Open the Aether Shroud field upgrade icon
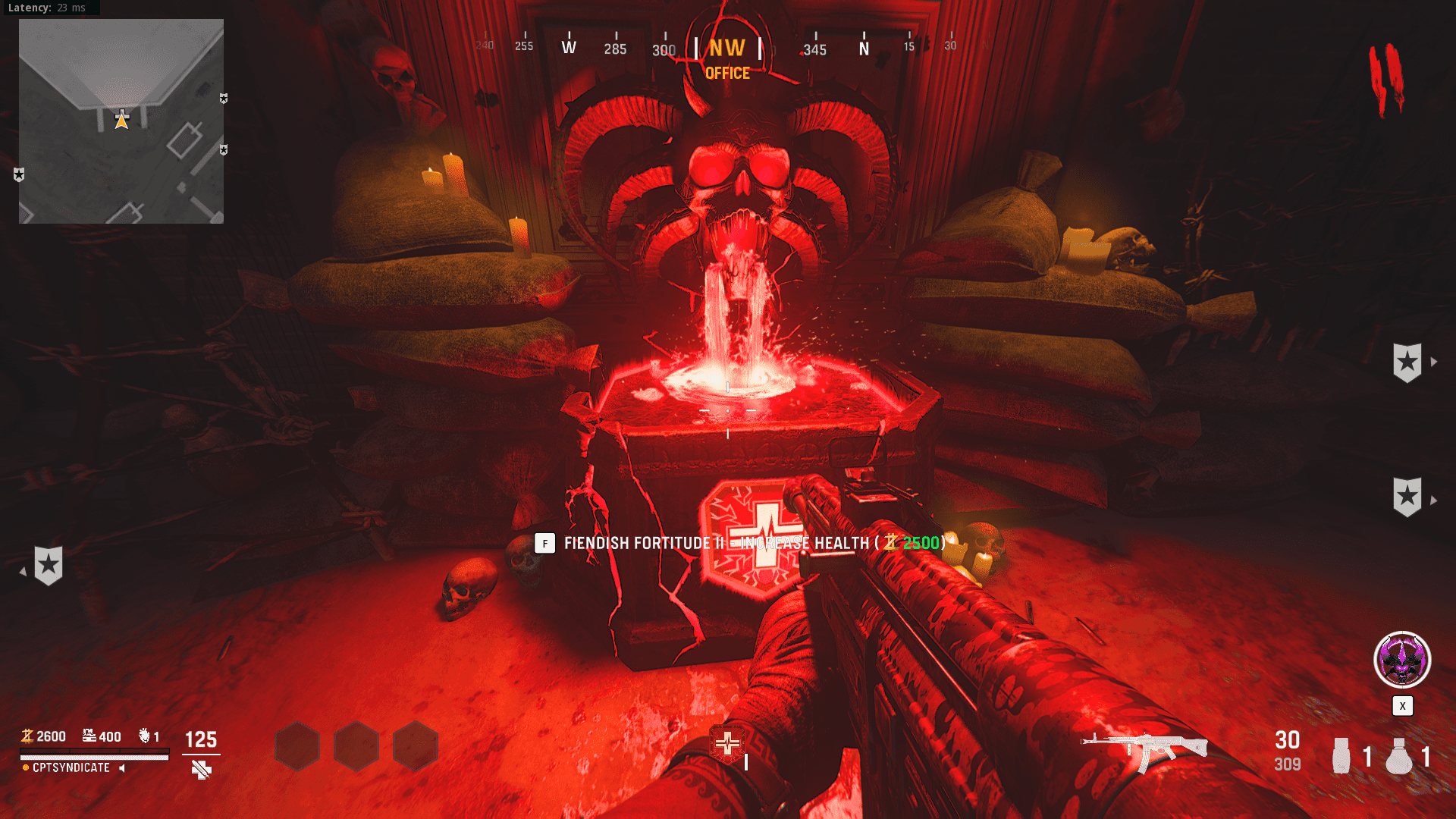 1401,660
